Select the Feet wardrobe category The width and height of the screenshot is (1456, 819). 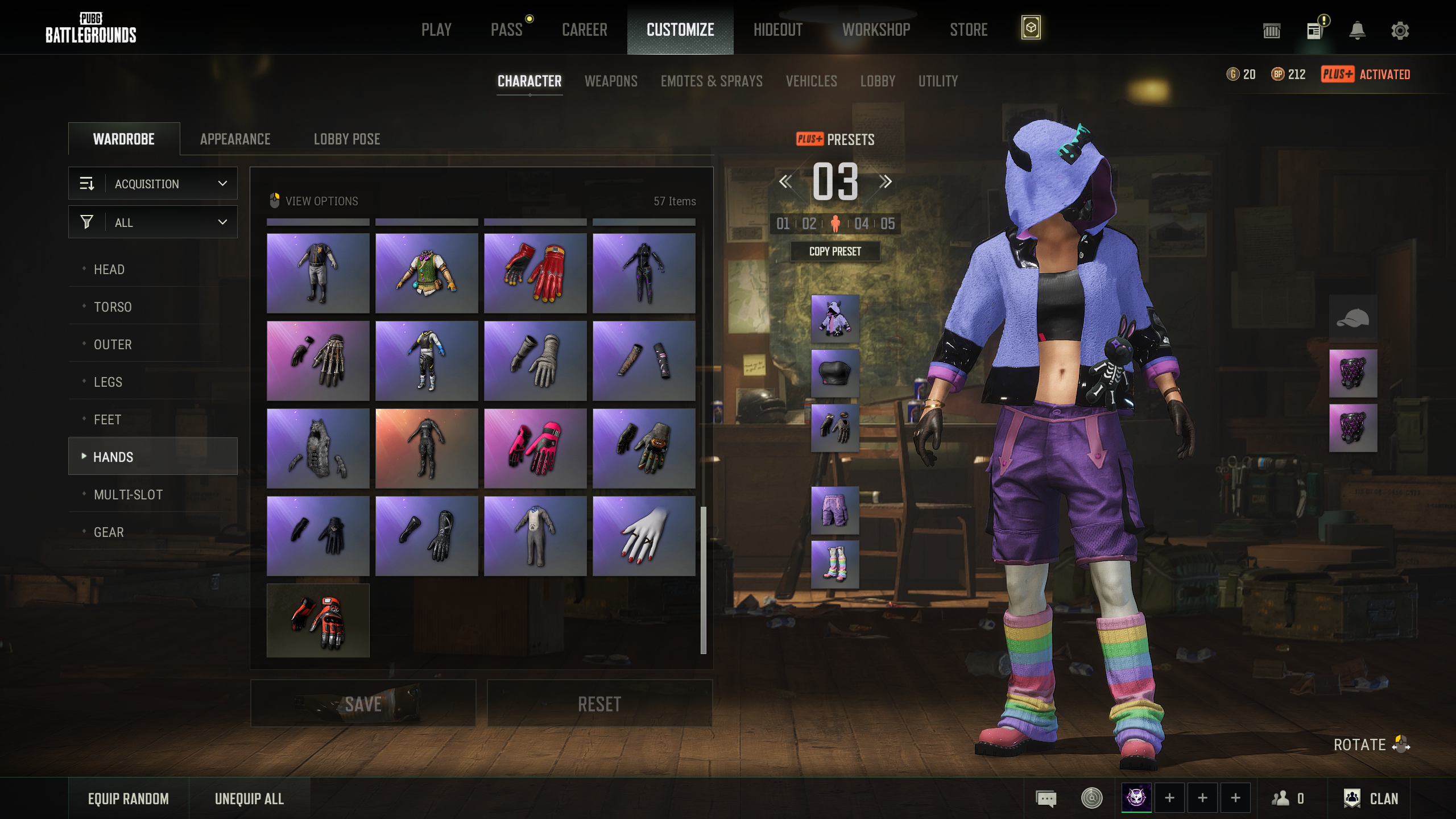(x=107, y=420)
